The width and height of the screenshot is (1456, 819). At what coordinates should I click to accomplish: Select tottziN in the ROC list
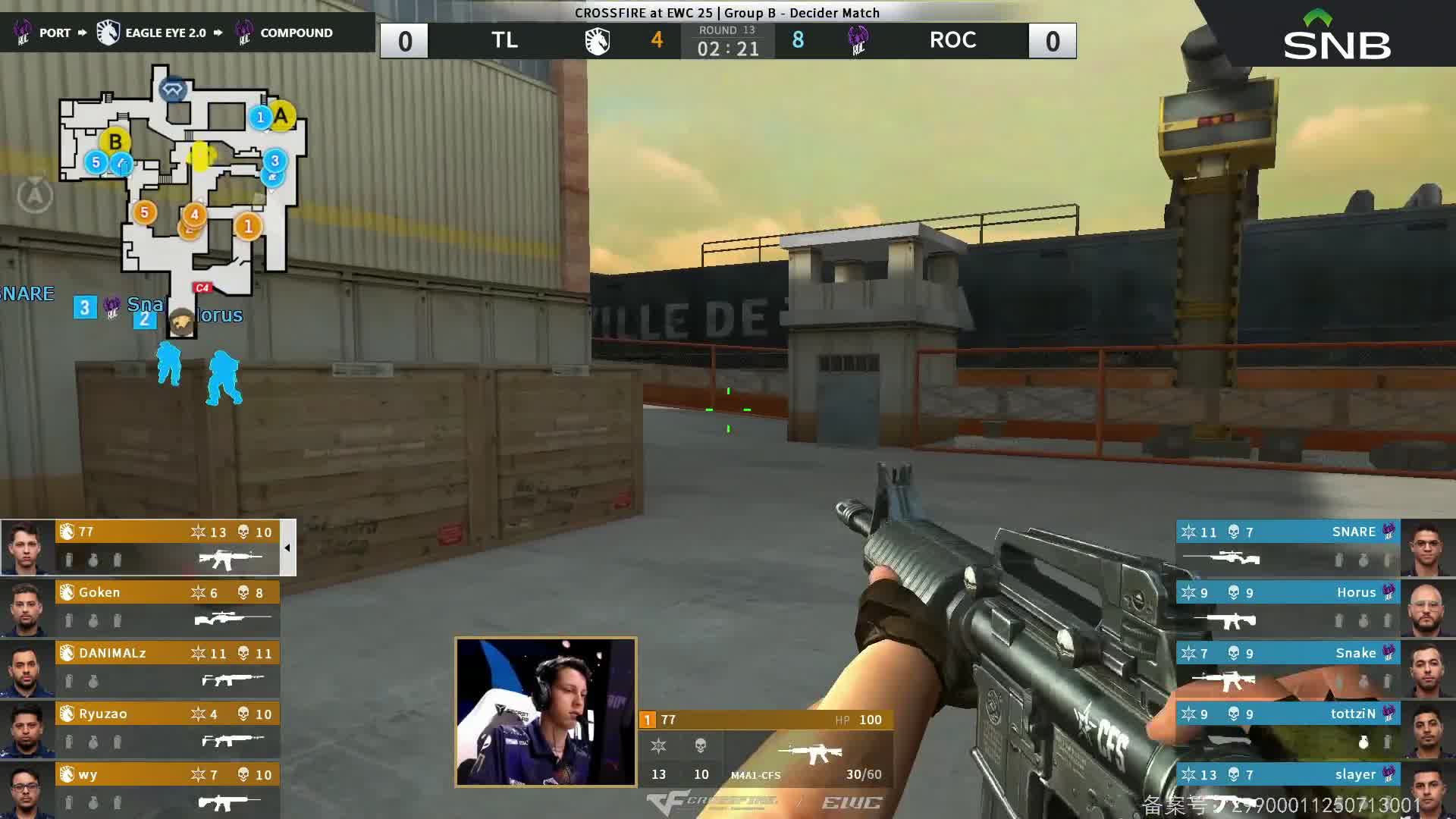click(x=1288, y=729)
